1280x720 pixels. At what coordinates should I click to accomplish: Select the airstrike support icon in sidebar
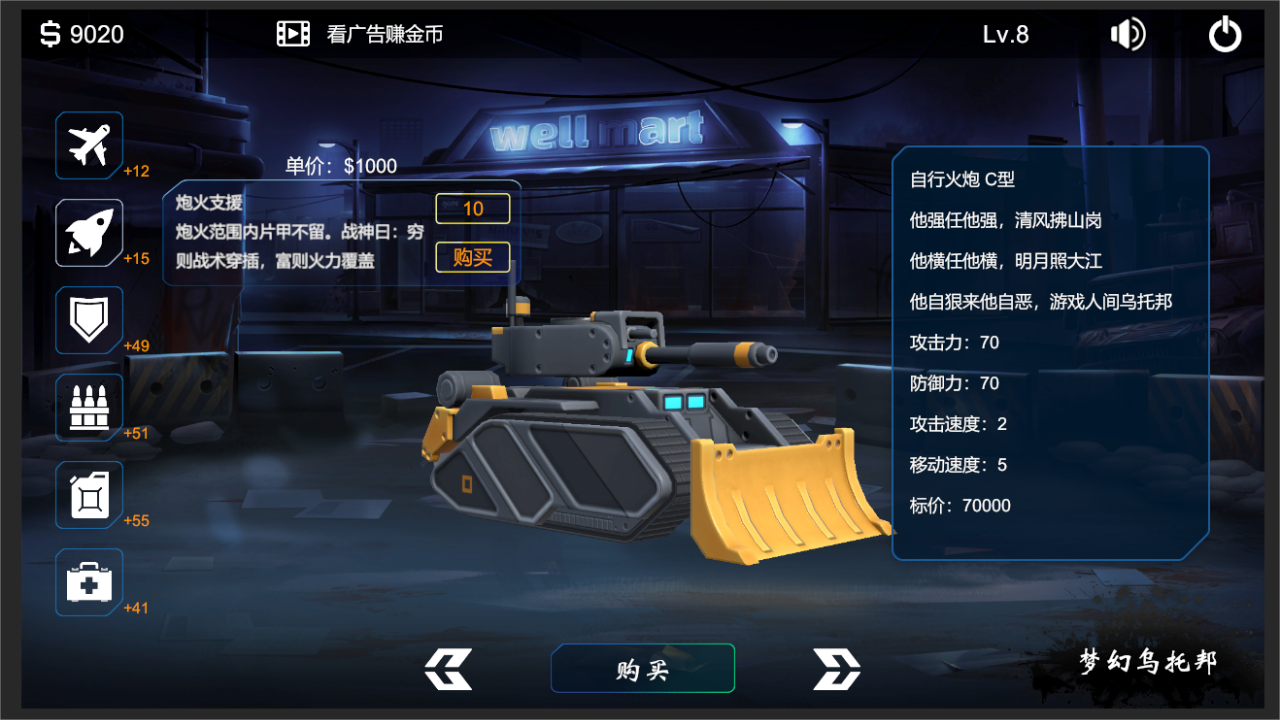[x=88, y=145]
